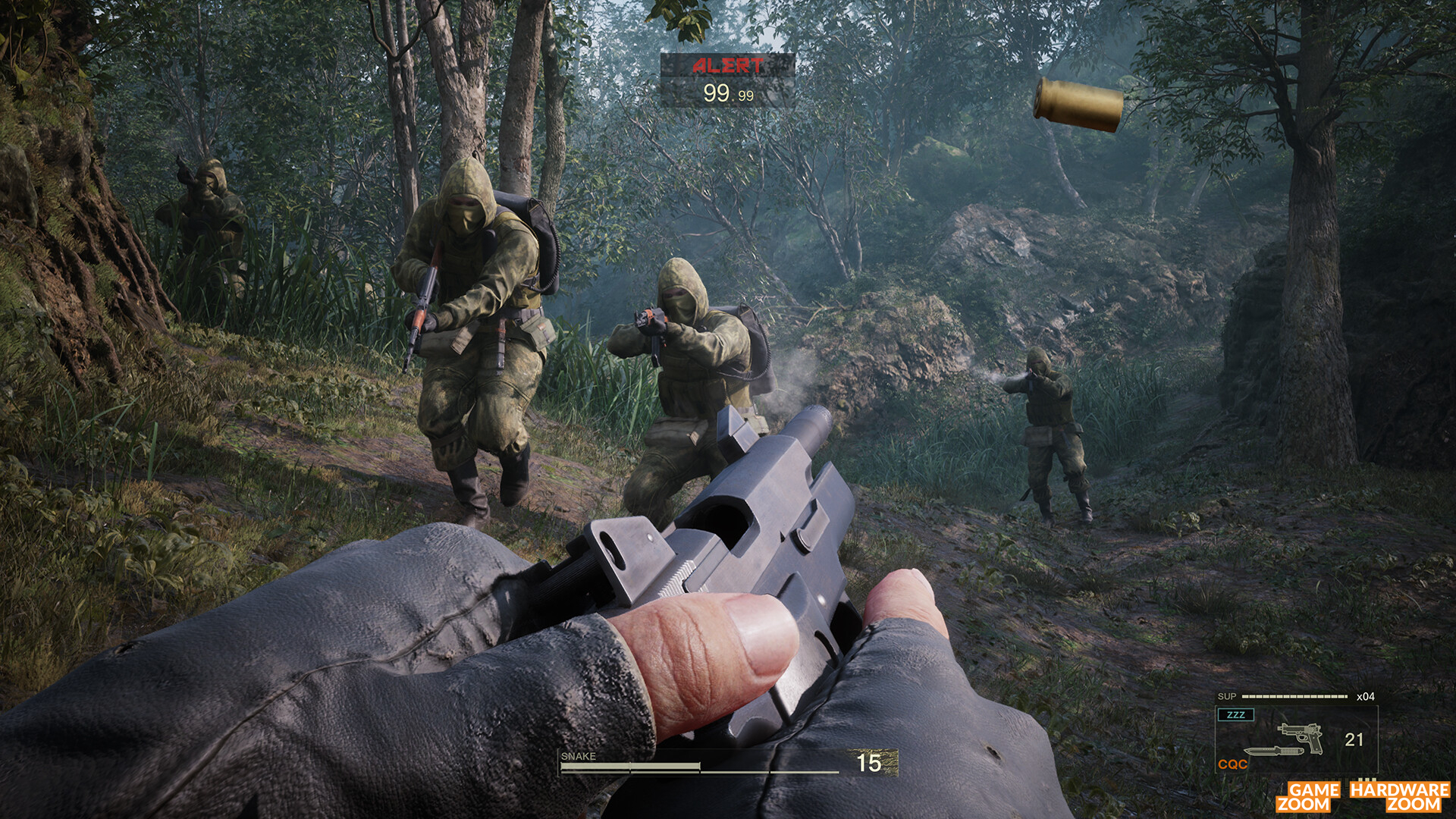The image size is (1456, 819).
Task: Select the pistol weapon icon
Action: click(x=1300, y=735)
